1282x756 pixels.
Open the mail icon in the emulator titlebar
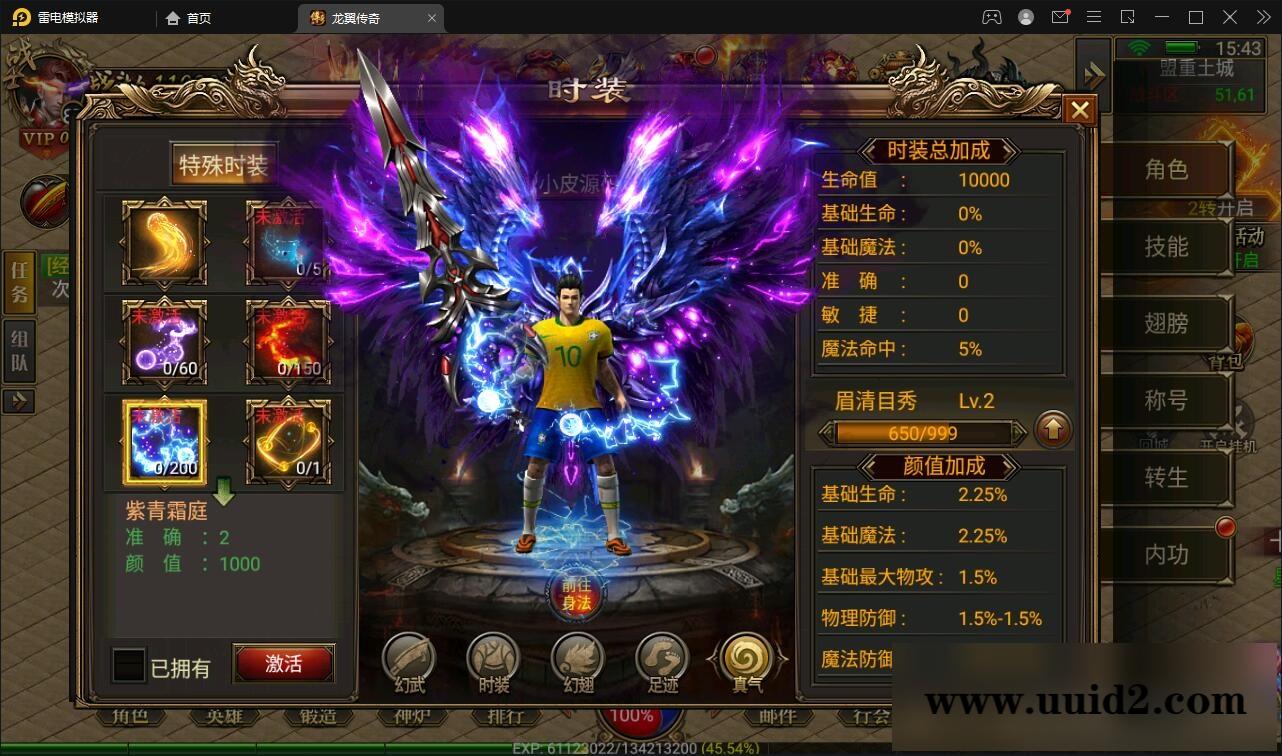[1060, 17]
